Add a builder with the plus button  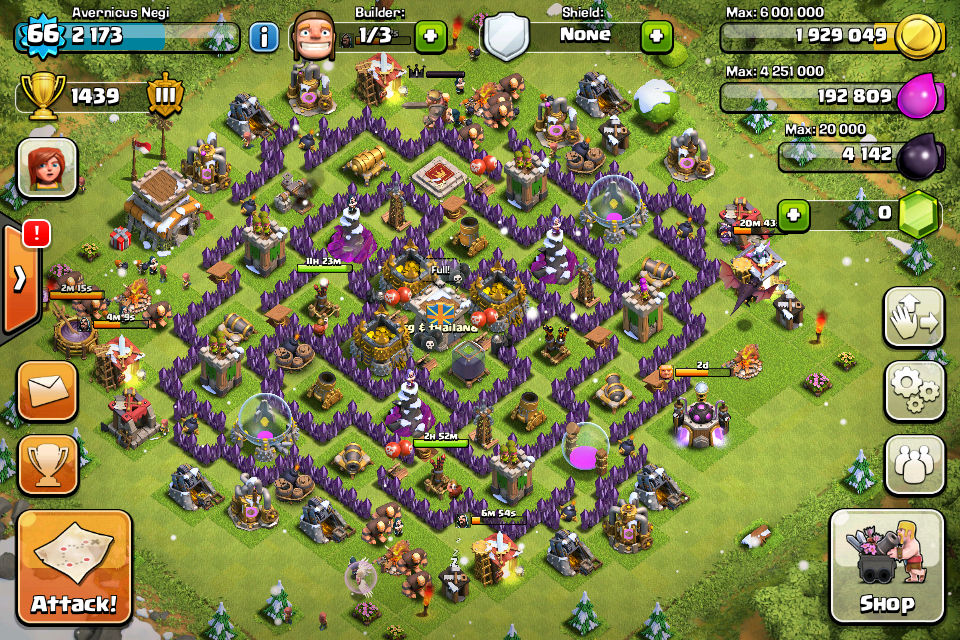430,37
